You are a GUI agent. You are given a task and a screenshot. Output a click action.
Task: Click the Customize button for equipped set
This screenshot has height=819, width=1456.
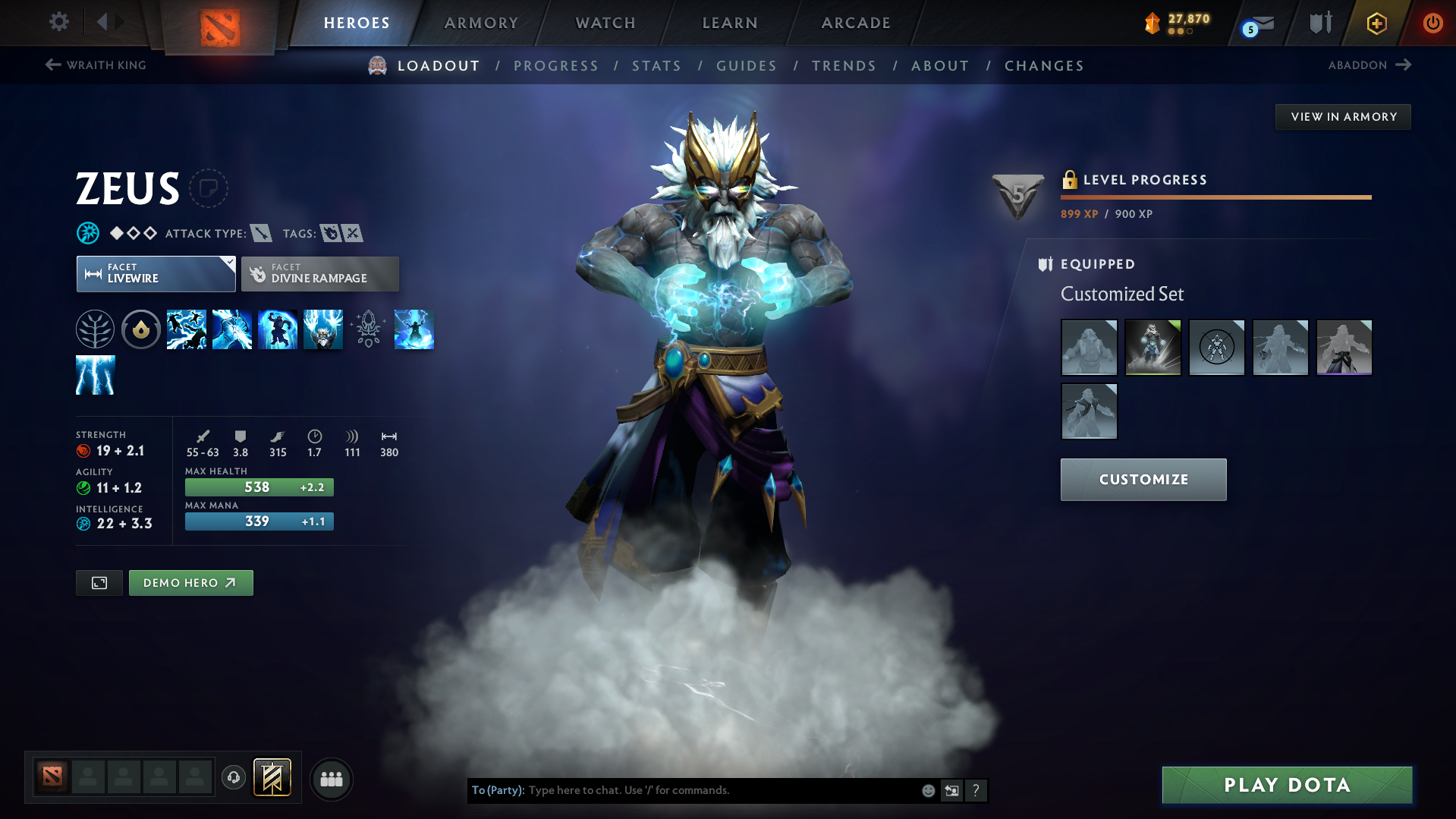[1143, 479]
